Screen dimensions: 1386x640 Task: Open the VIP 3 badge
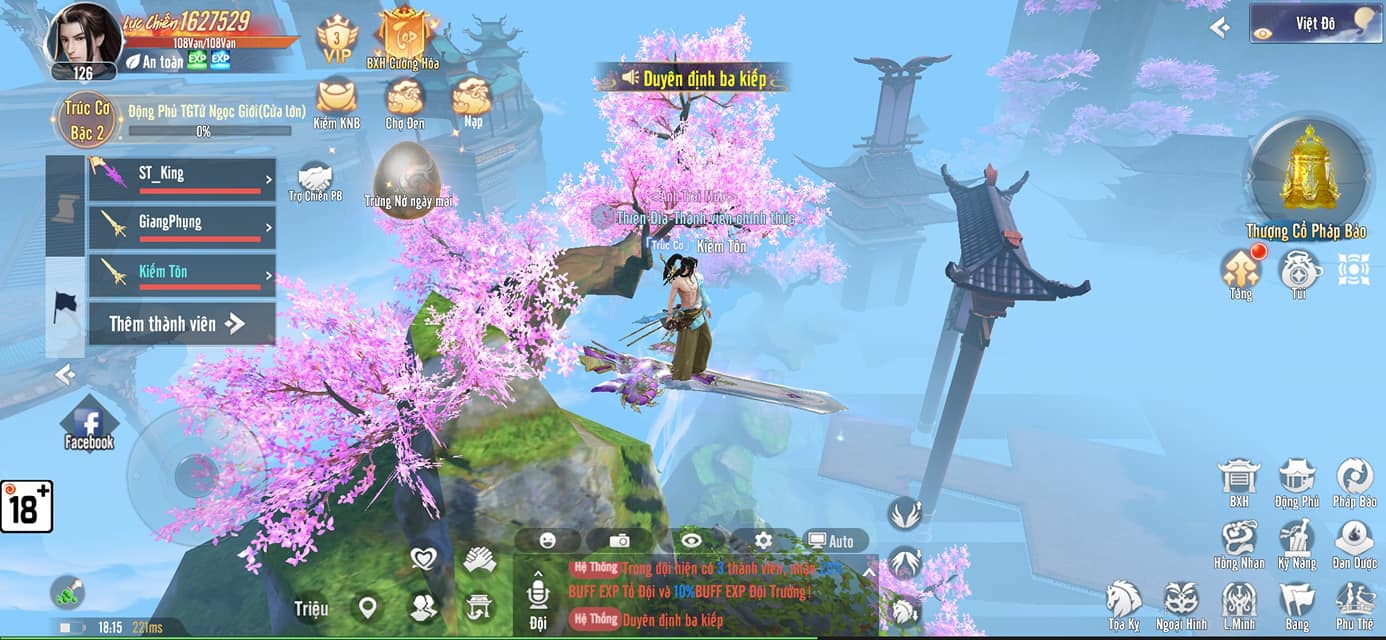[337, 39]
